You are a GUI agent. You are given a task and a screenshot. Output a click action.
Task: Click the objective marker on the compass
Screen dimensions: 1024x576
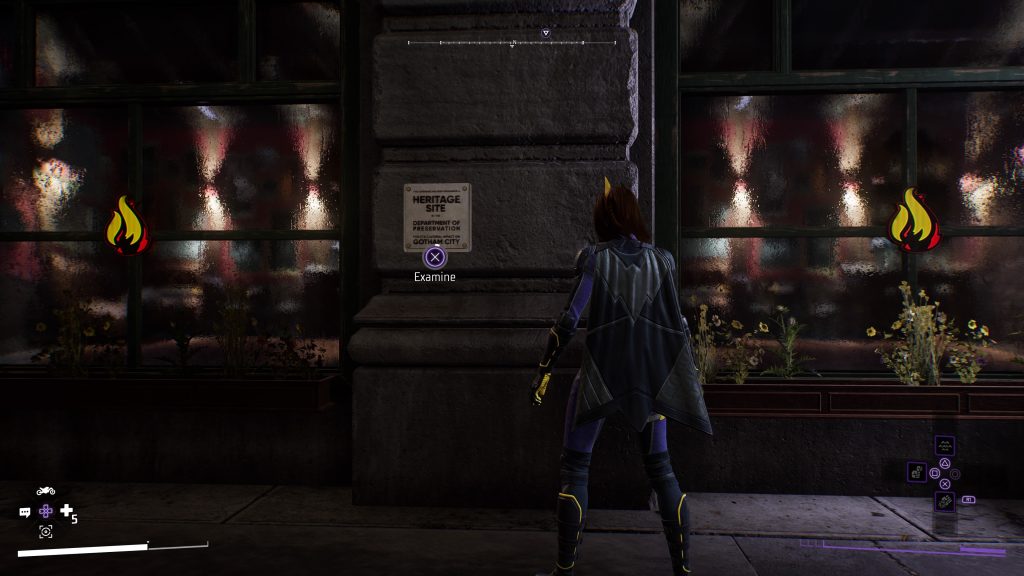pos(545,33)
